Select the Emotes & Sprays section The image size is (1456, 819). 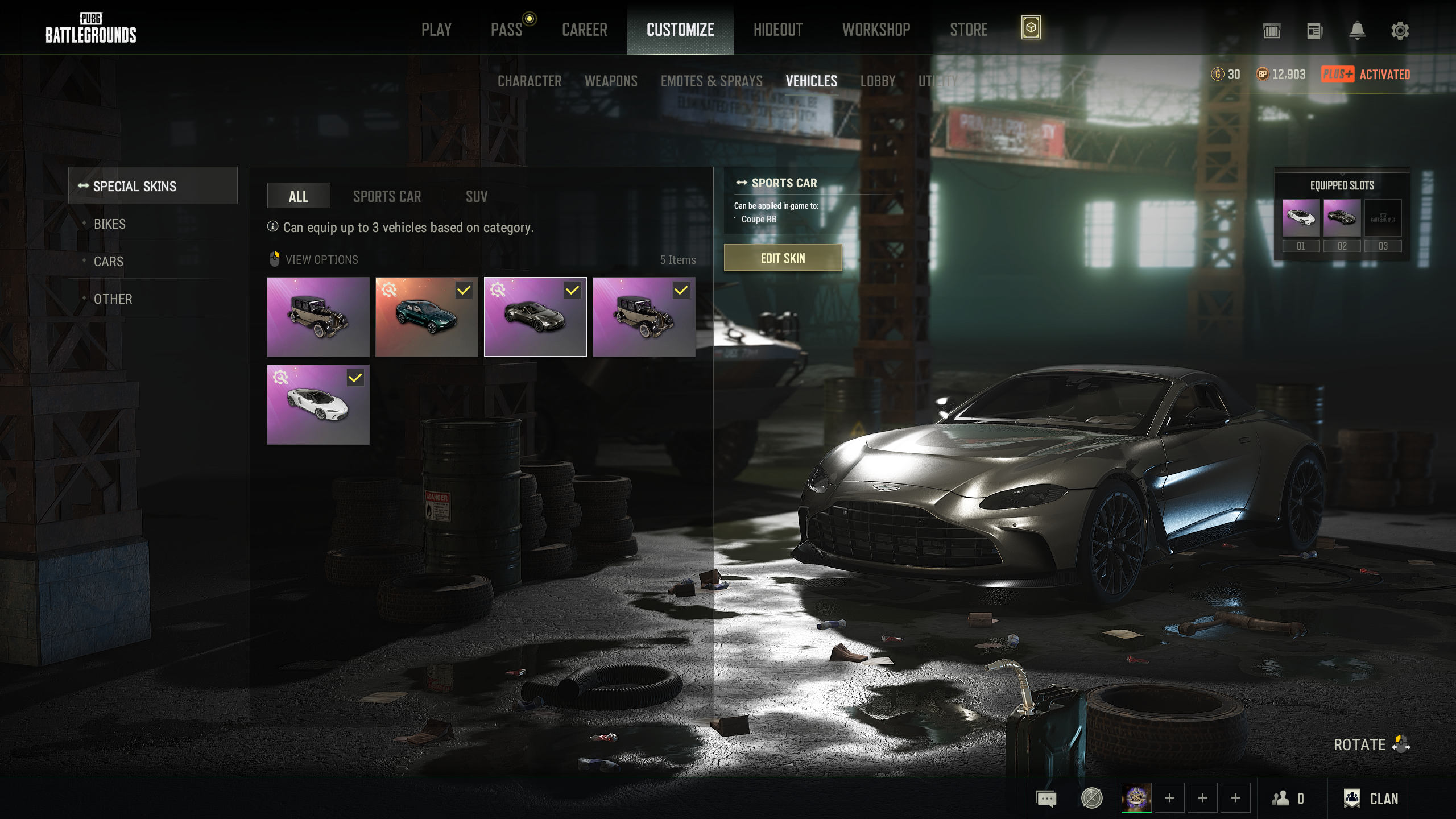pos(711,81)
